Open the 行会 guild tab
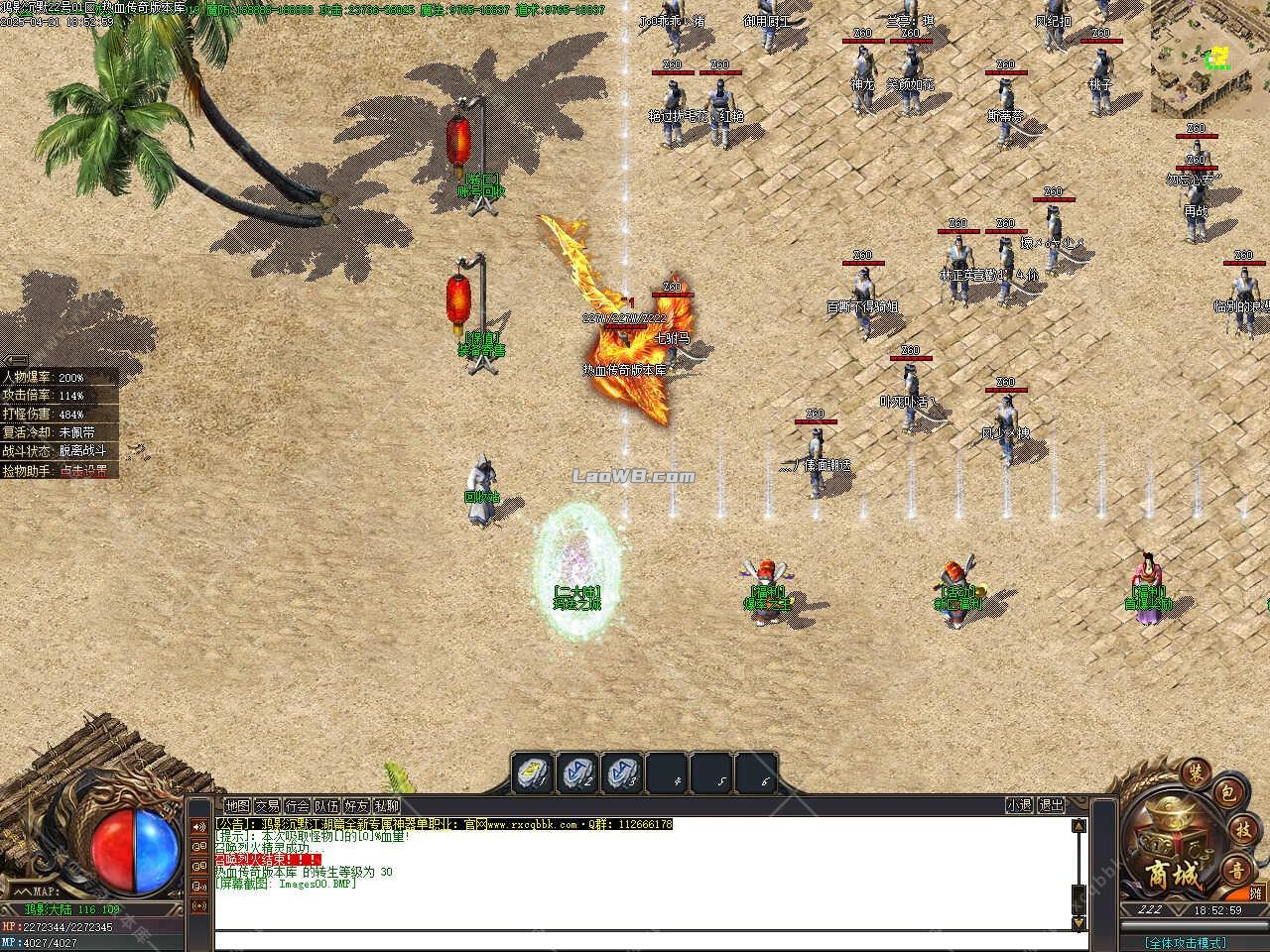1270x952 pixels. click(297, 806)
